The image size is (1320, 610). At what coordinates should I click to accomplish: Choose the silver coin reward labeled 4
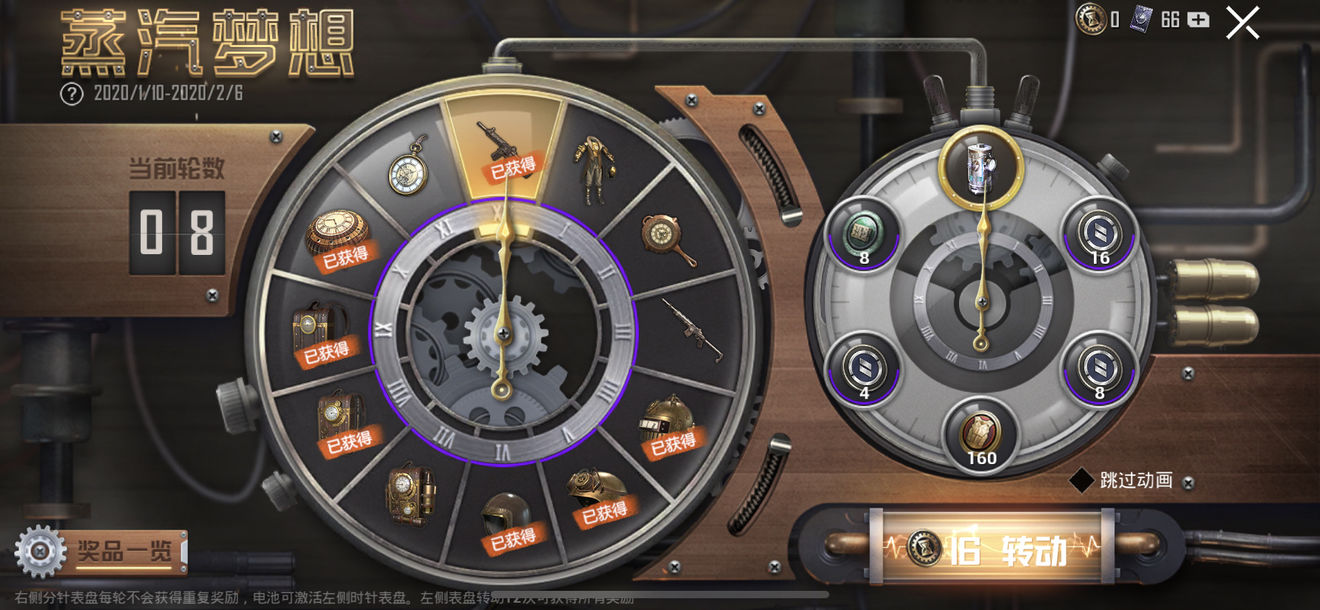click(862, 368)
